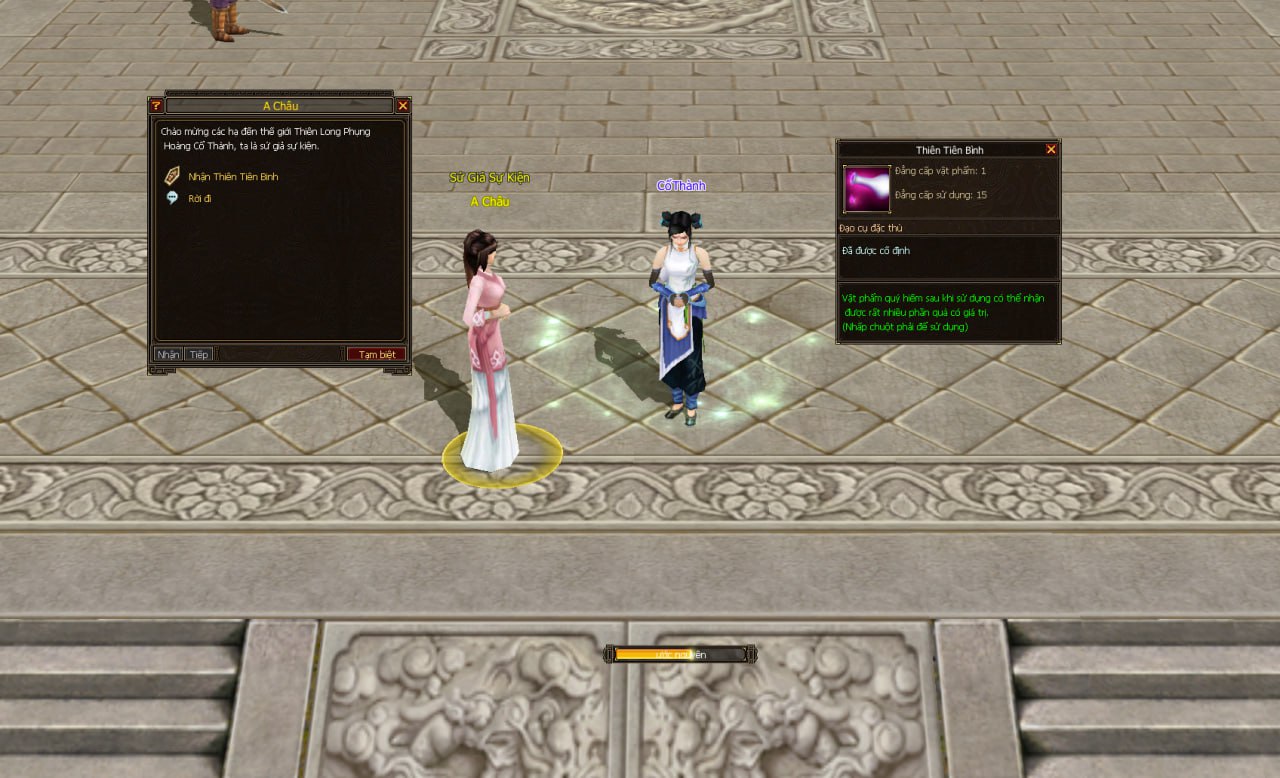Click the 'Tiếp' button in A Châu dialog

coord(198,354)
